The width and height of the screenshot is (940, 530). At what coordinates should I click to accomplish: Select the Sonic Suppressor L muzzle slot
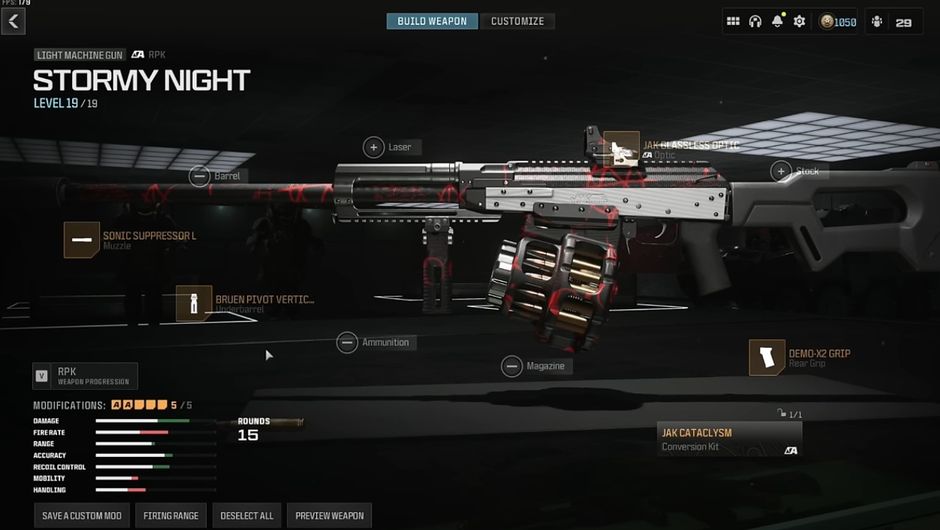coord(82,240)
